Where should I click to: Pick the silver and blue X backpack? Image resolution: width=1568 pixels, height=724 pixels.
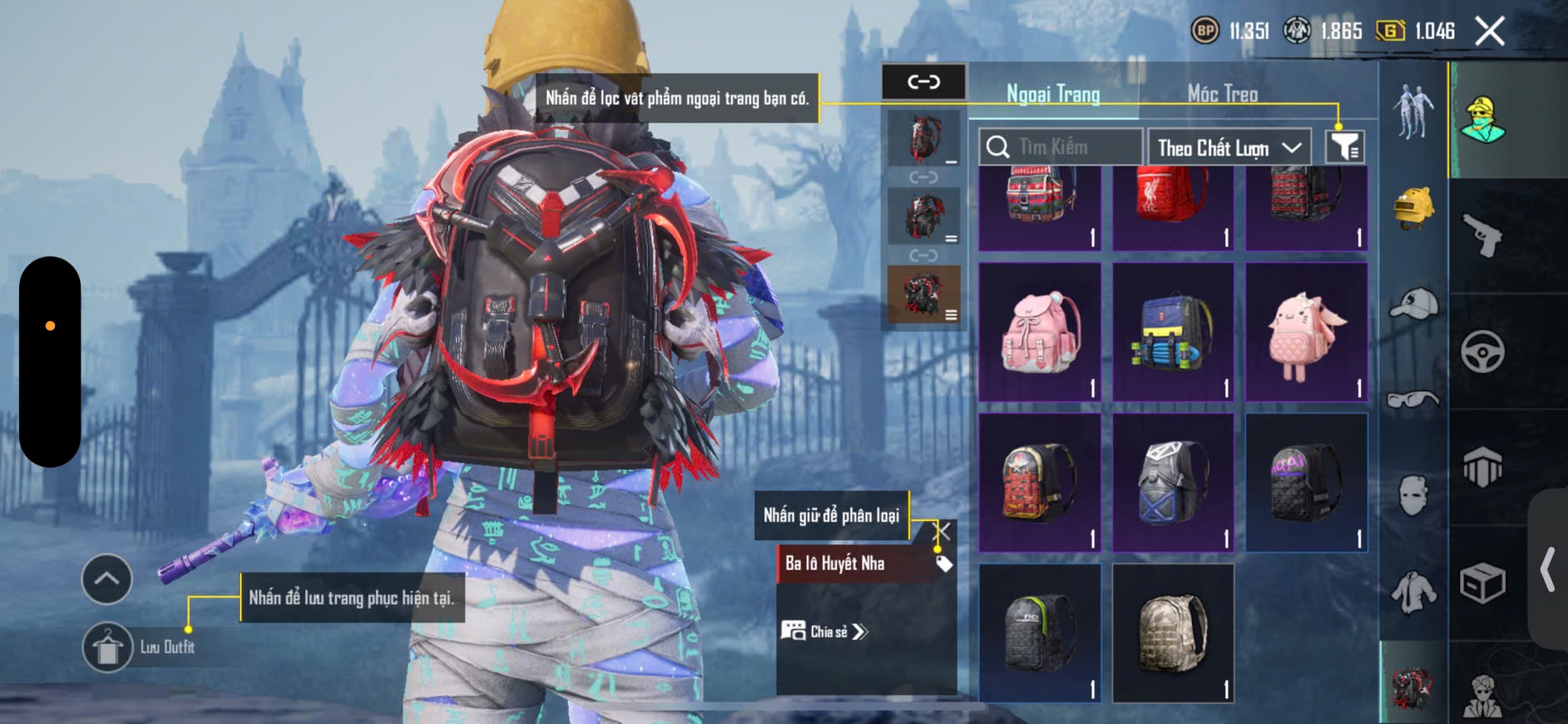coord(1173,483)
